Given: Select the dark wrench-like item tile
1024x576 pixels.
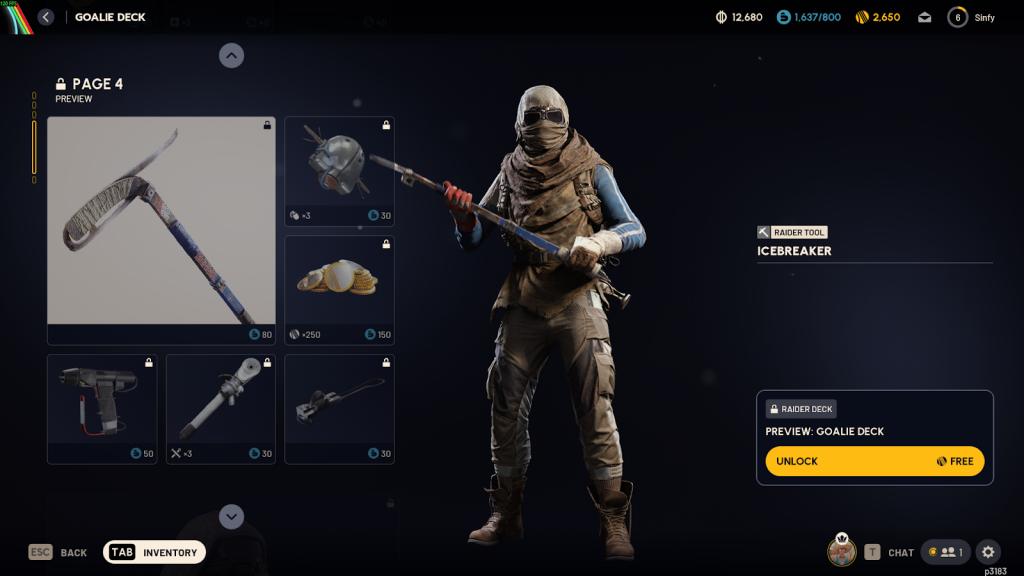Looking at the screenshot, I should click(x=339, y=409).
